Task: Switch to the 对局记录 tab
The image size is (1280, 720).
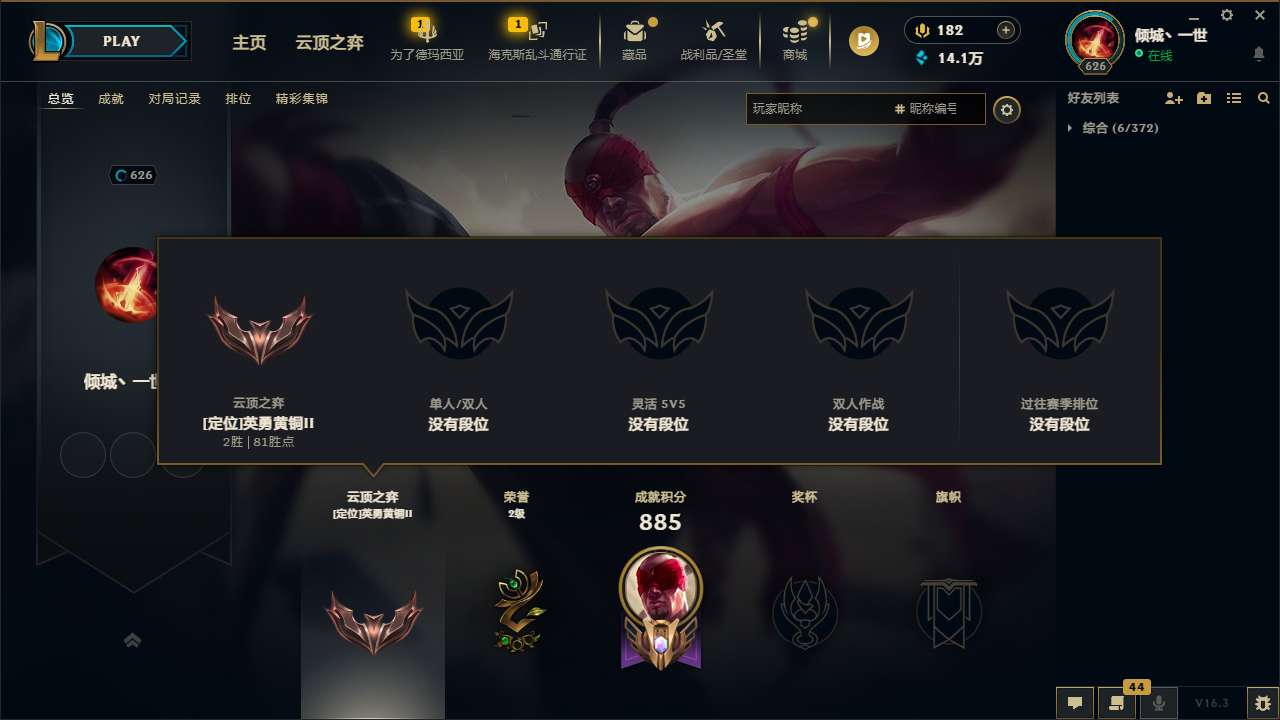Action: pos(175,99)
